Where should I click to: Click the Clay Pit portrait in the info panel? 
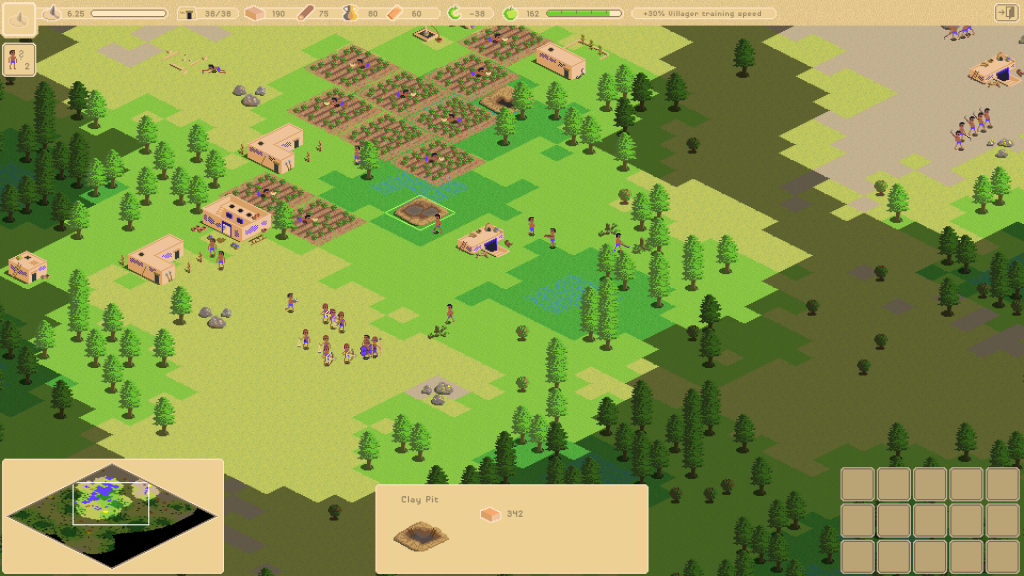[x=420, y=535]
